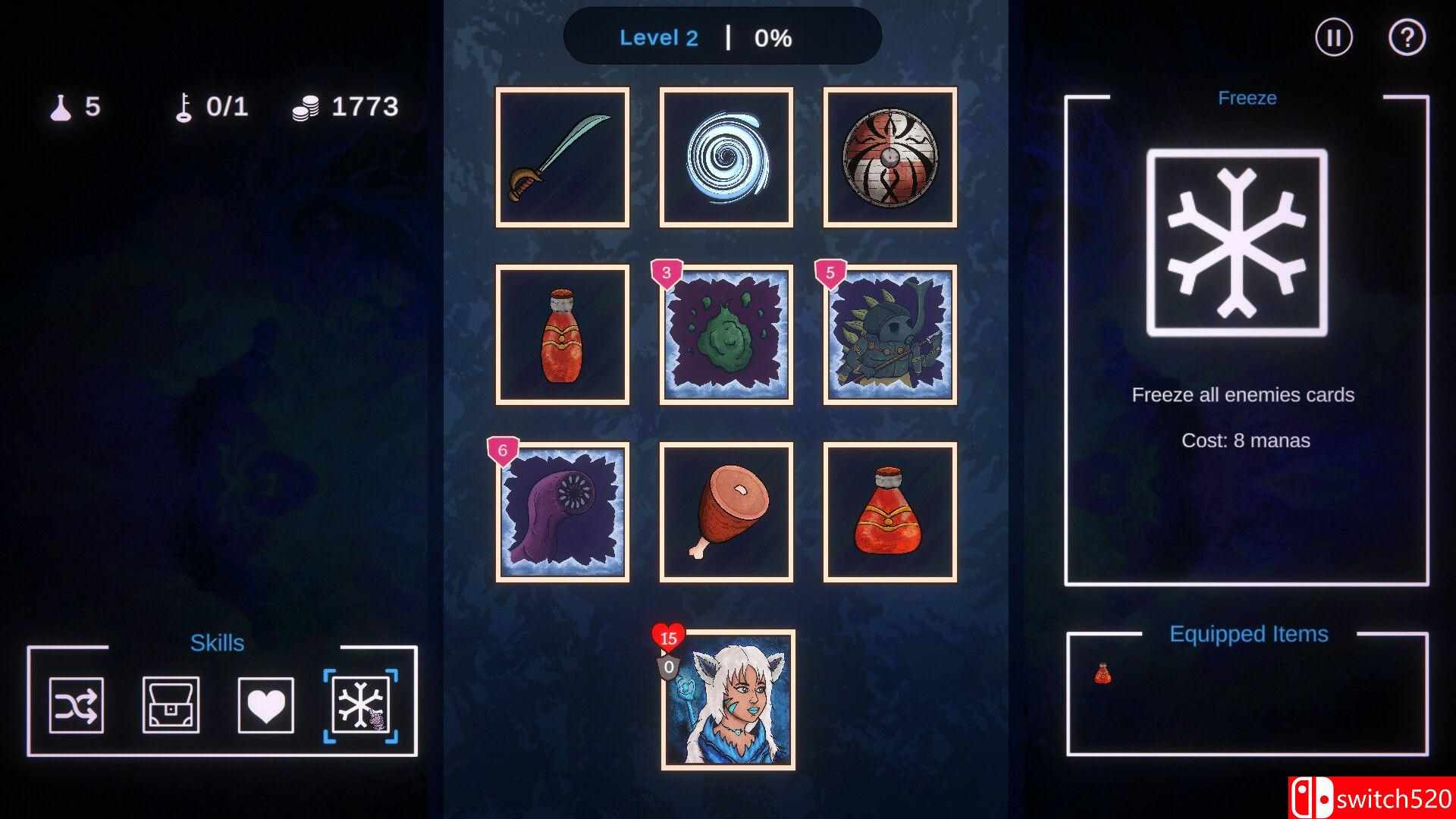
Task: Click the potion flask counter icon
Action: pyautogui.click(x=62, y=106)
